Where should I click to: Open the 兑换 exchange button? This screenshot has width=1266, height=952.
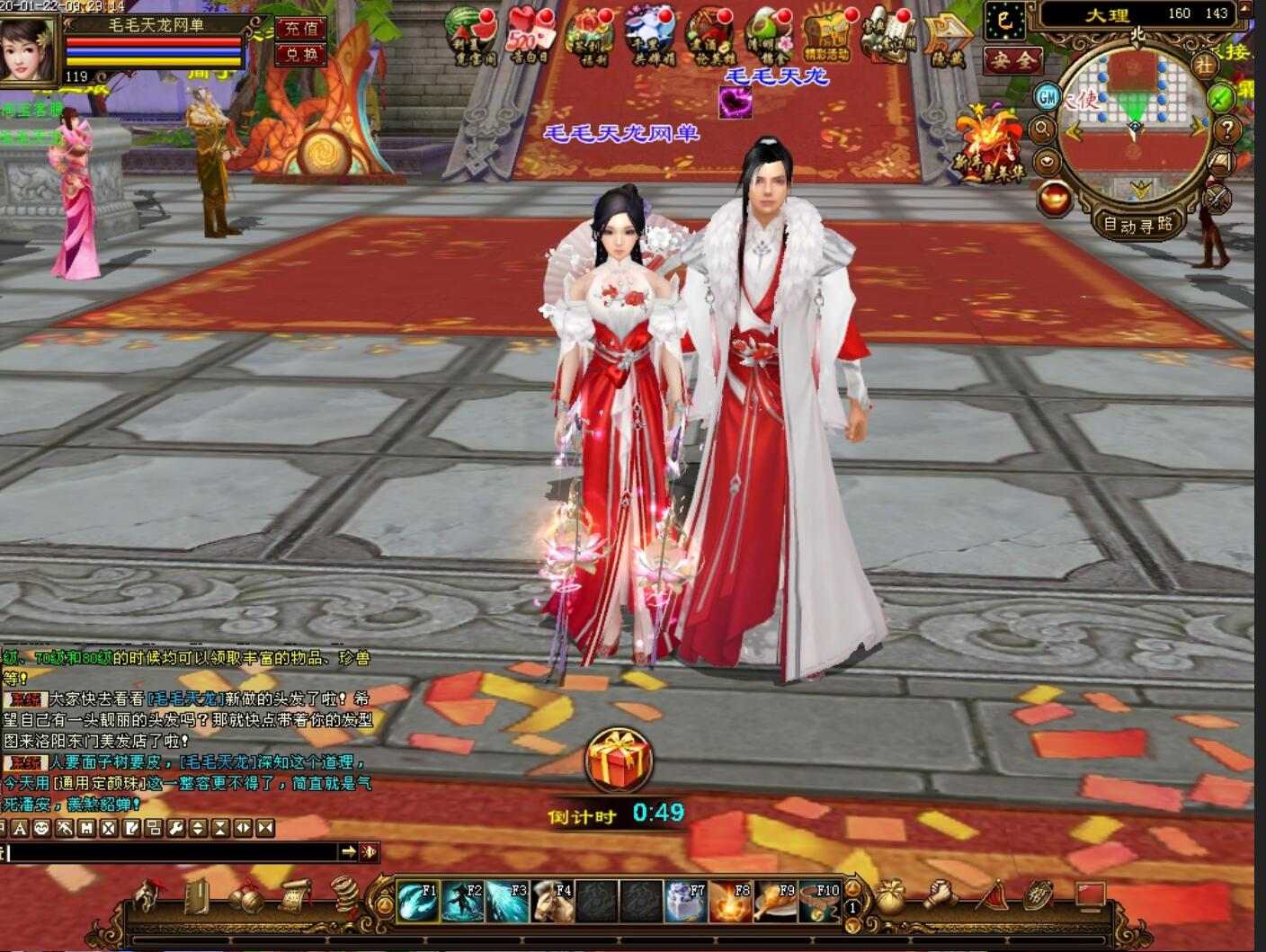300,54
